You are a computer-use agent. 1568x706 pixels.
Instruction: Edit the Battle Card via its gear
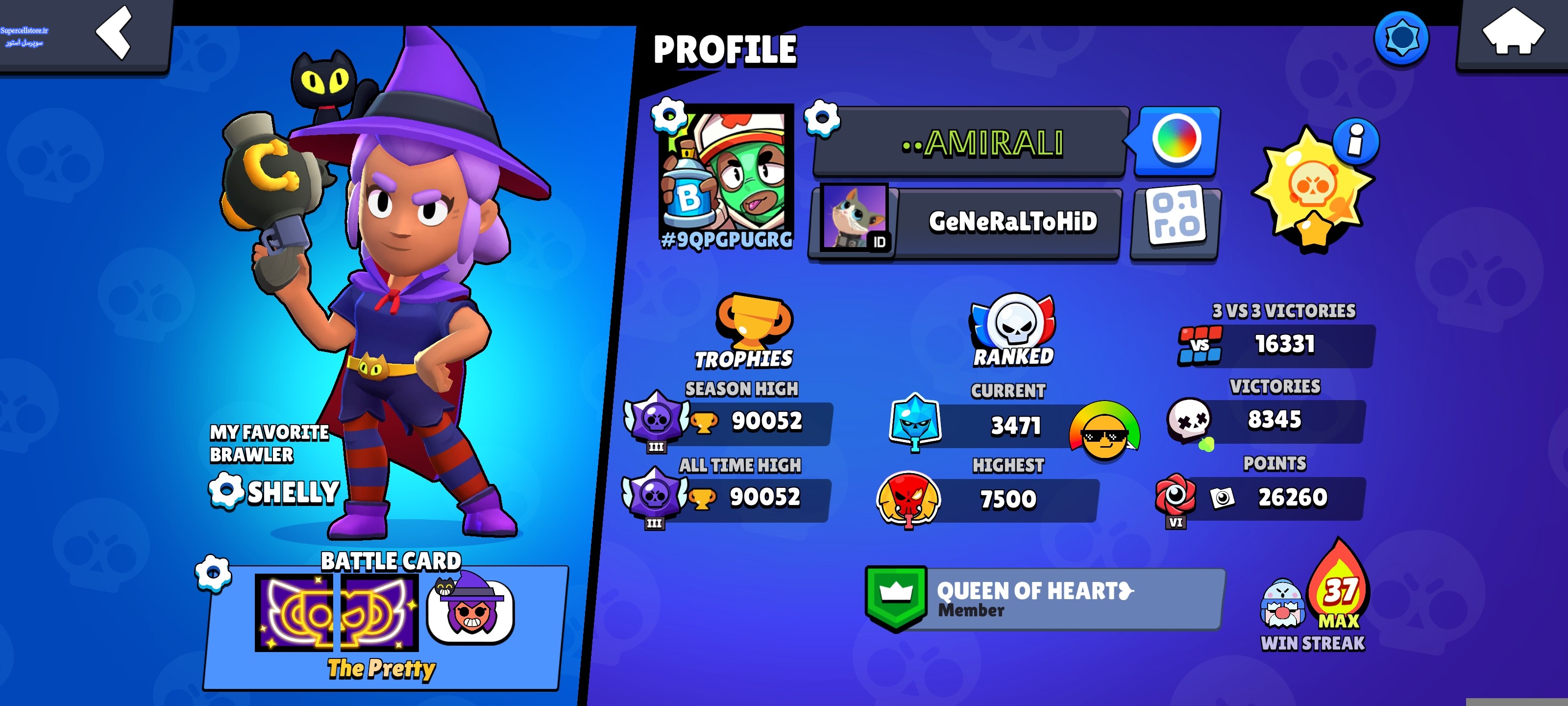click(x=213, y=573)
